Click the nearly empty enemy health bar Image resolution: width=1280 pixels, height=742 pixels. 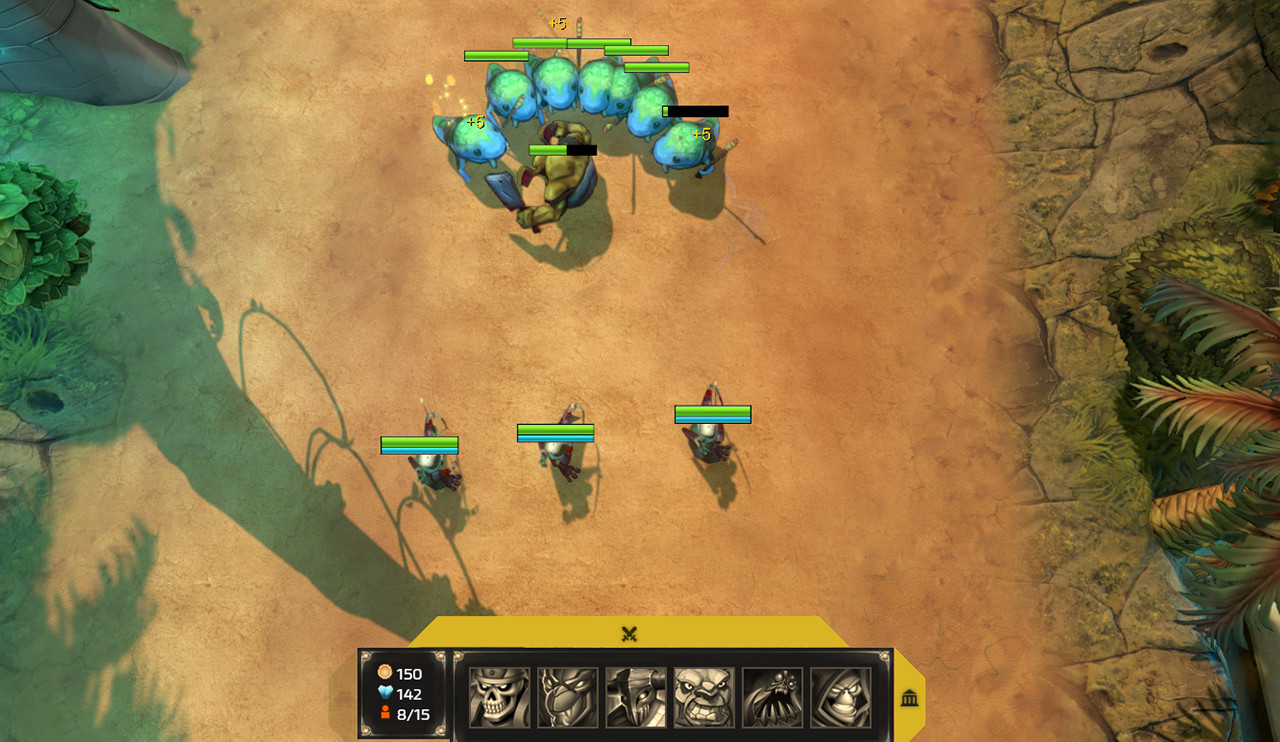click(x=694, y=110)
